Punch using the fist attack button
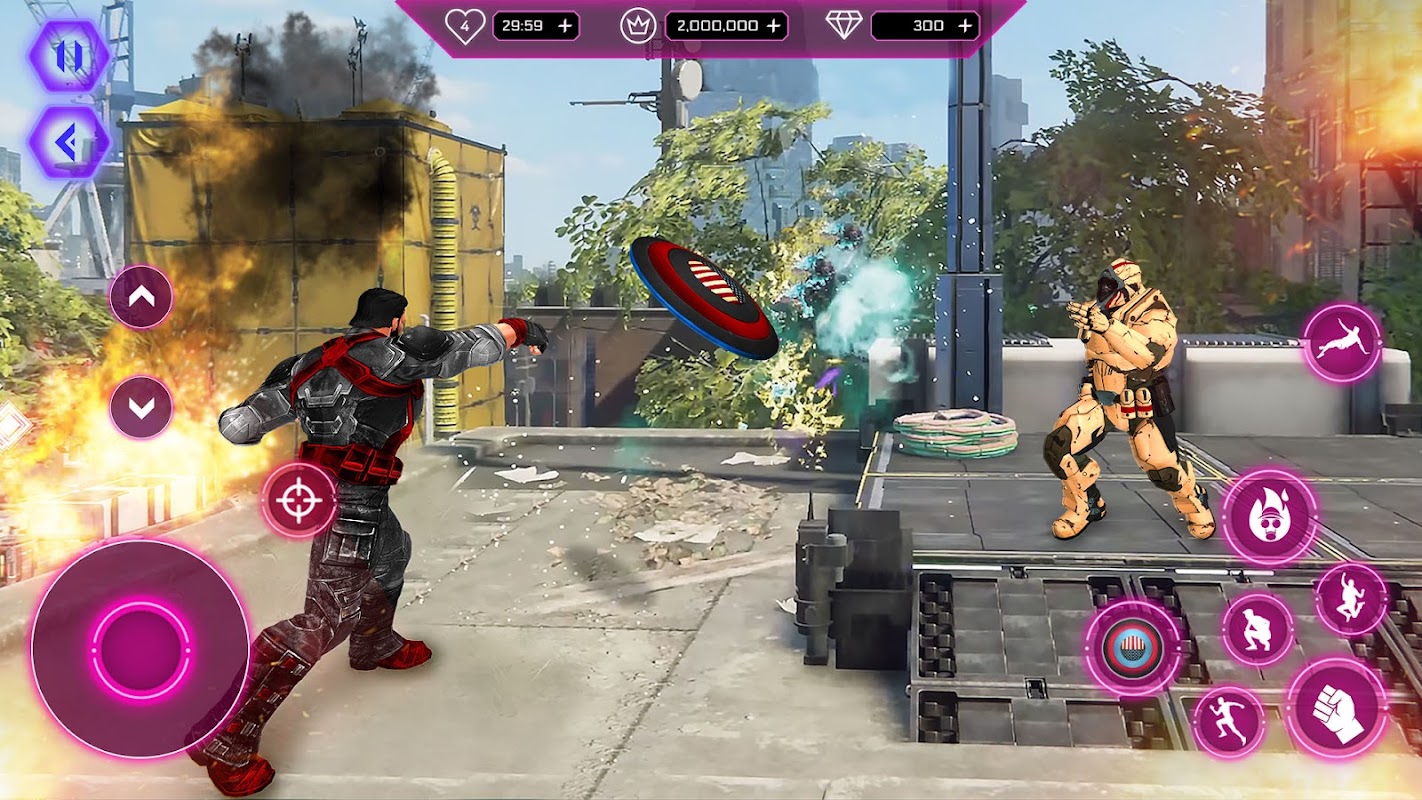The width and height of the screenshot is (1422, 800). click(1338, 708)
